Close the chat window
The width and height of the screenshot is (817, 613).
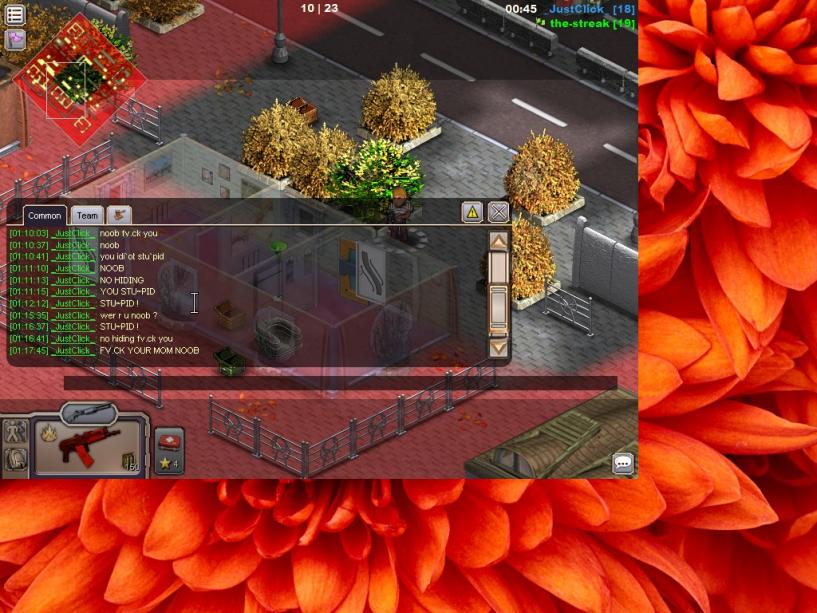[498, 211]
